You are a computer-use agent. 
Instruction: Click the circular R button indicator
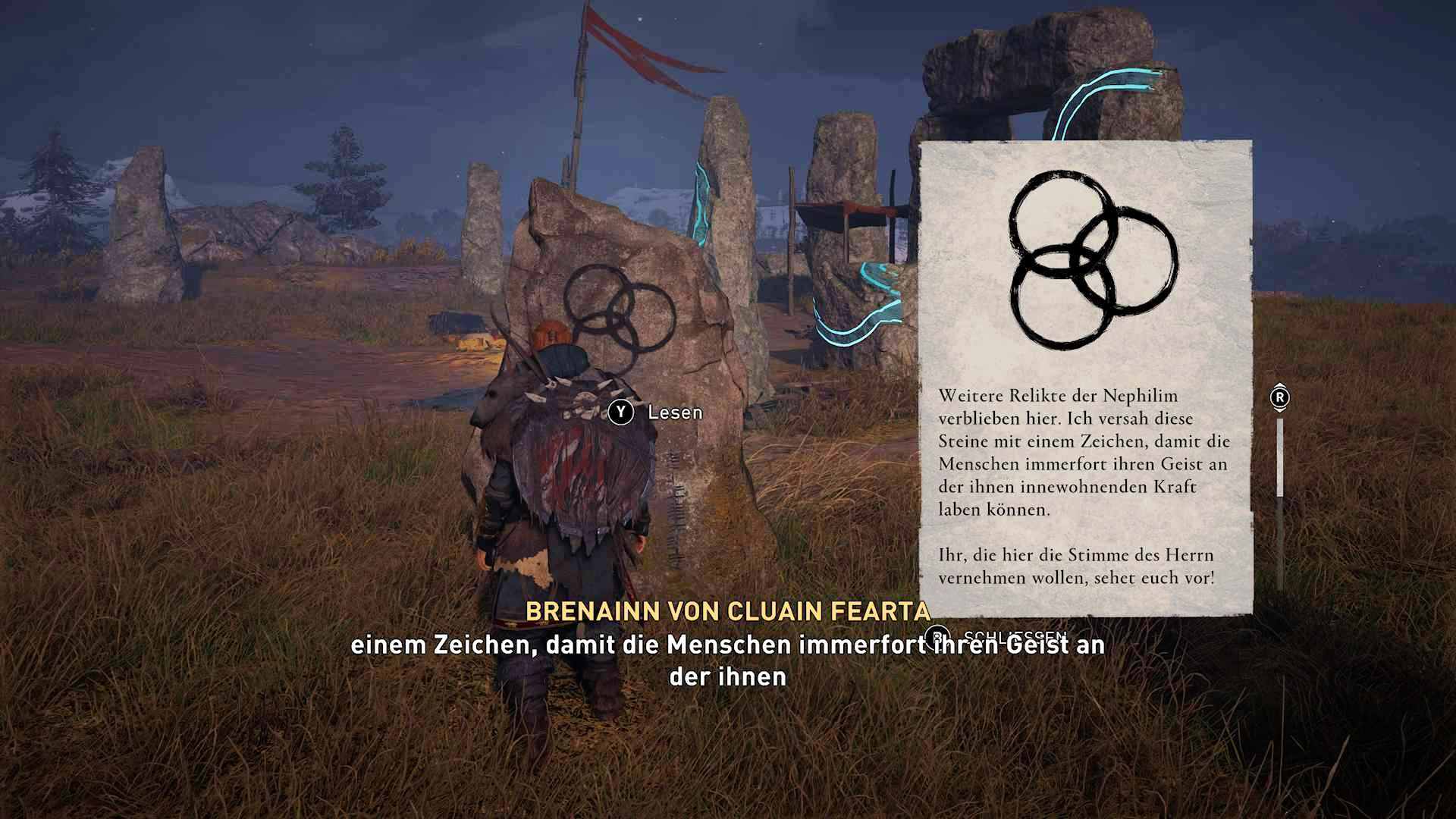point(1280,397)
